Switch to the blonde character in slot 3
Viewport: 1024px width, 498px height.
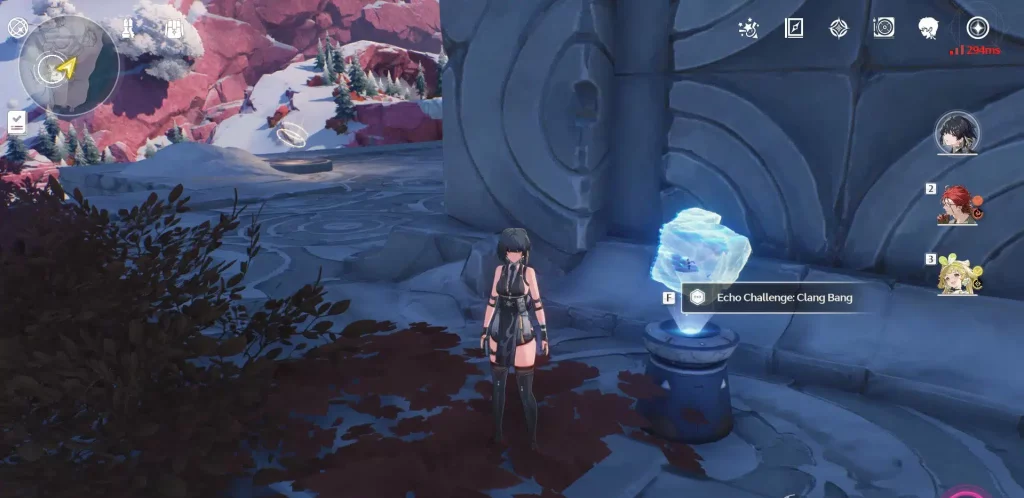[x=957, y=274]
